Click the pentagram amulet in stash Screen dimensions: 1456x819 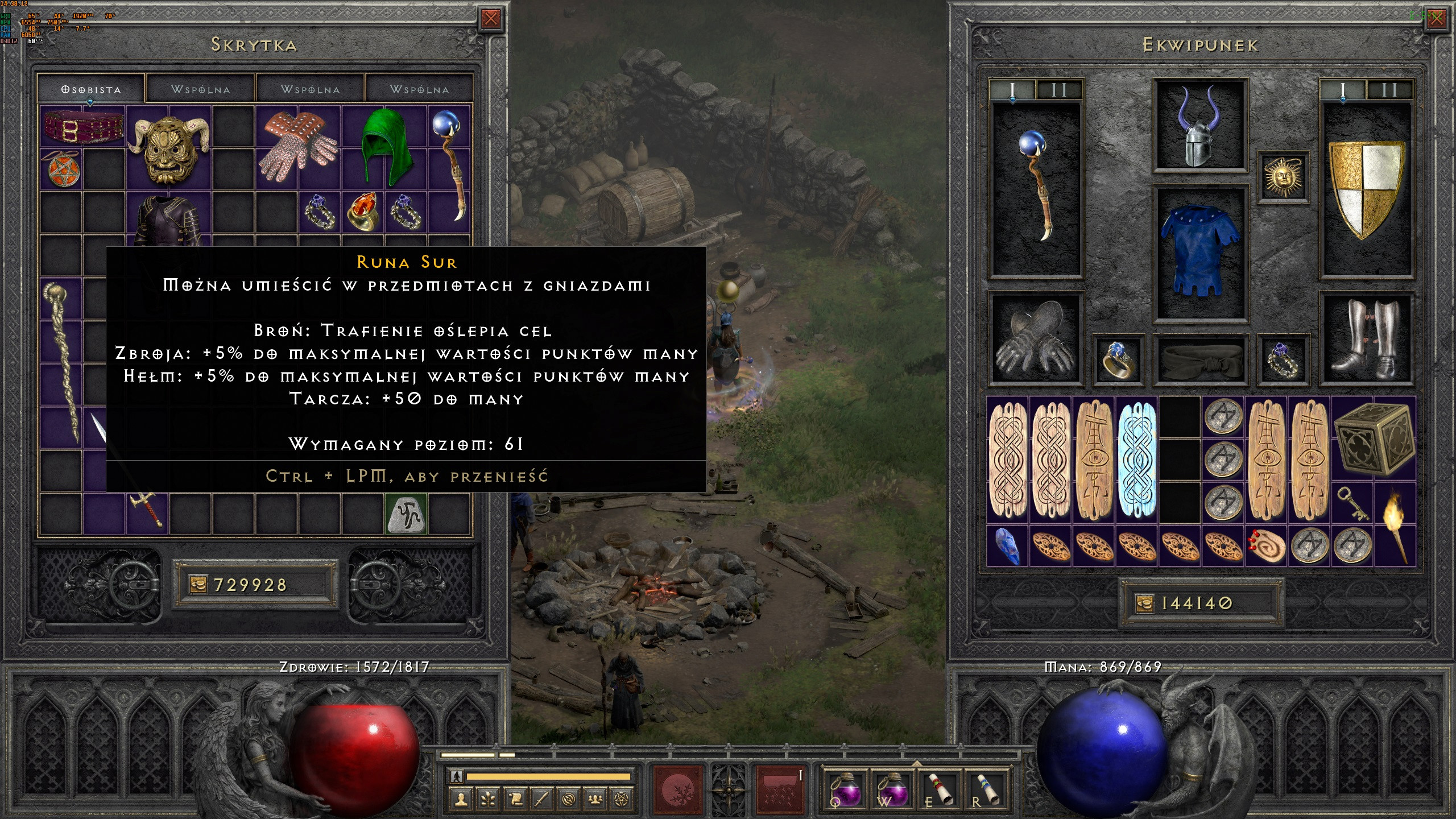63,169
